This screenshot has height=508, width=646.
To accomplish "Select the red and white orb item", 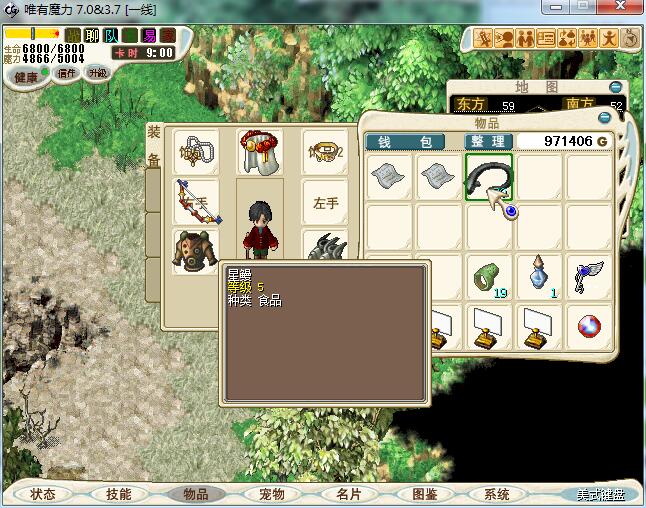I will [x=590, y=325].
